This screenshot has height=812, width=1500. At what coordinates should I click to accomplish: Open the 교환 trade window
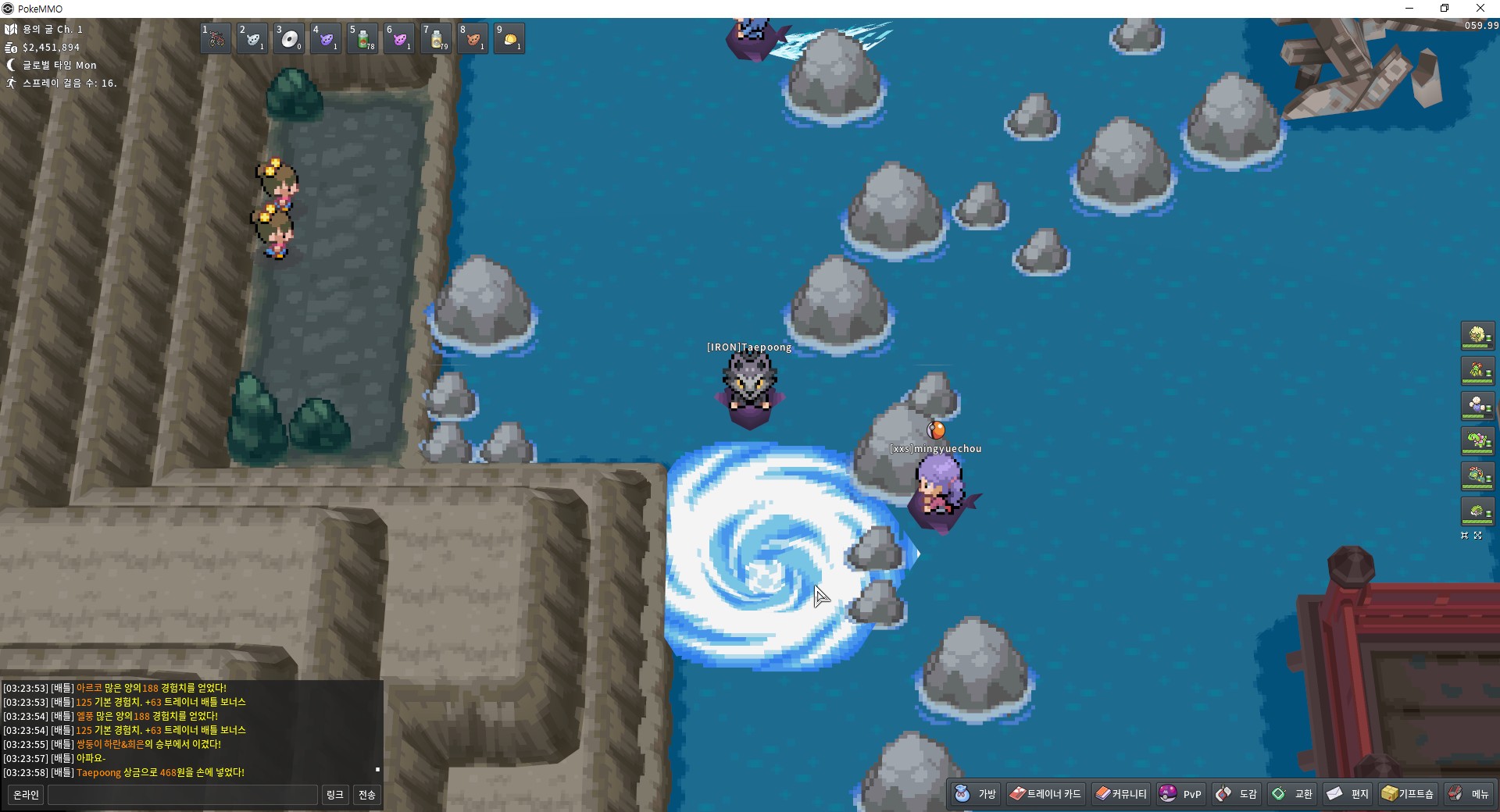pyautogui.click(x=1292, y=794)
